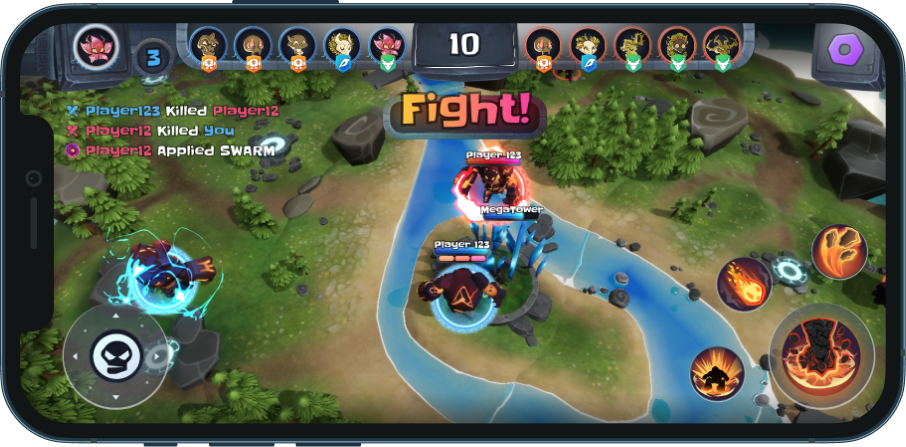Select the red team's blonde hero portrait
Viewport: 906px width, 447px height.
coord(587,45)
